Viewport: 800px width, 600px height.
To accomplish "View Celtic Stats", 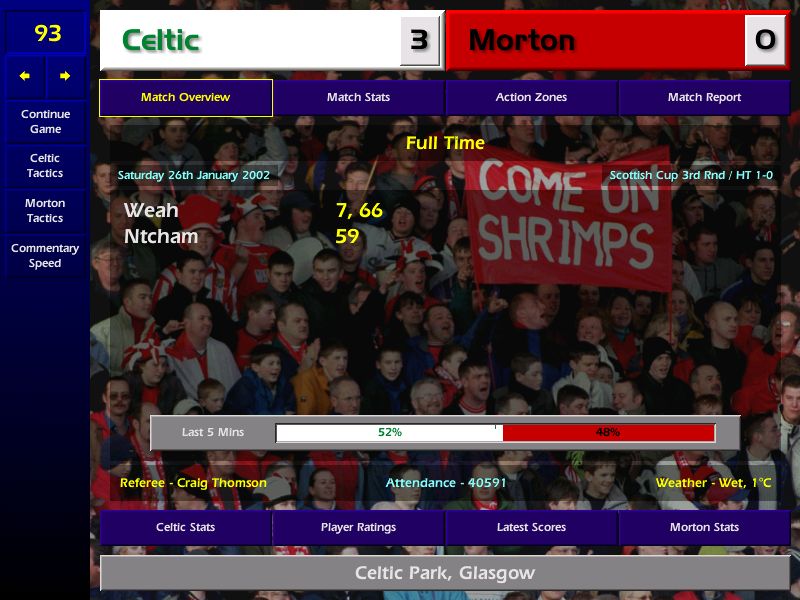I will pos(185,527).
